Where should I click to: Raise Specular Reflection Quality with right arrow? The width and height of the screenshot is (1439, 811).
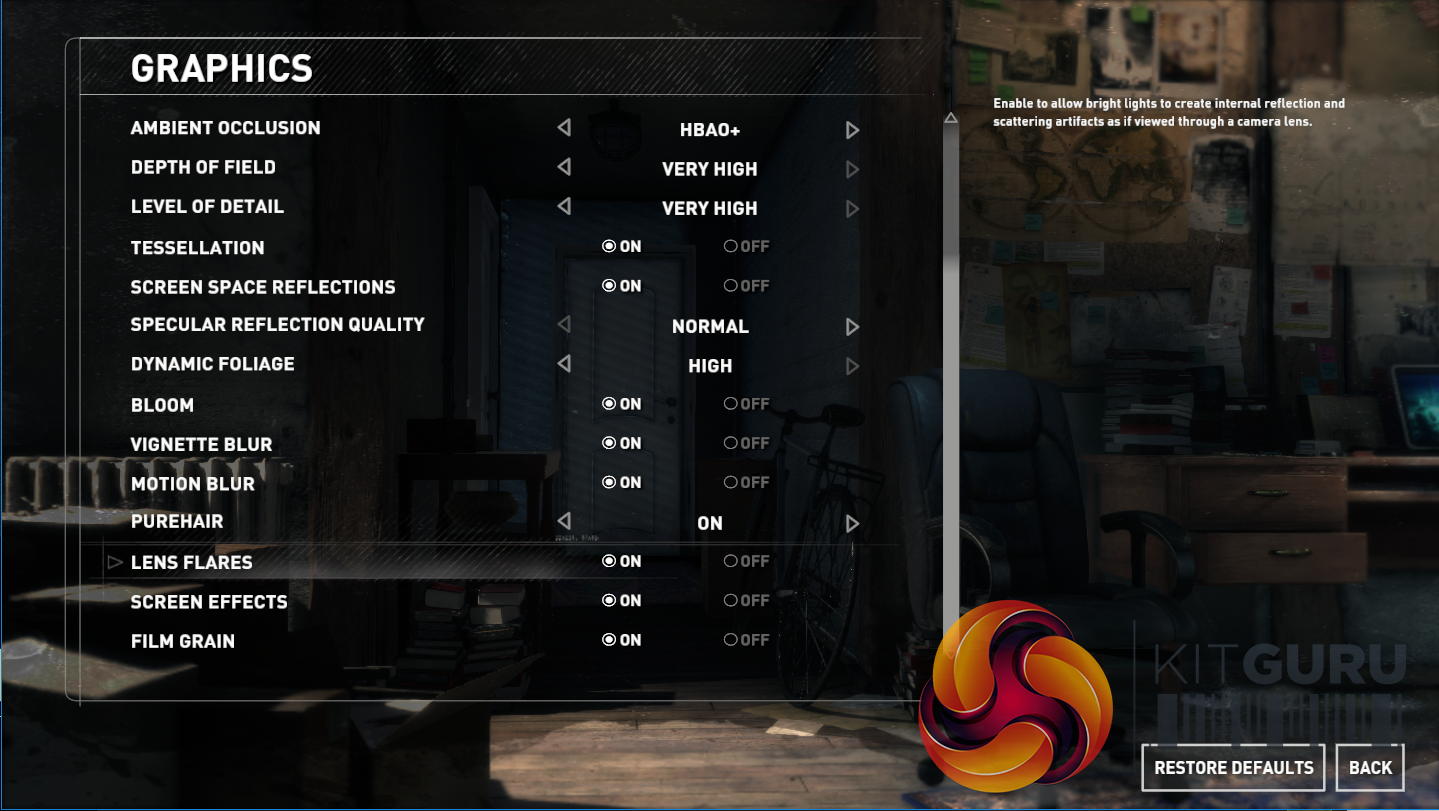pyautogui.click(x=852, y=327)
